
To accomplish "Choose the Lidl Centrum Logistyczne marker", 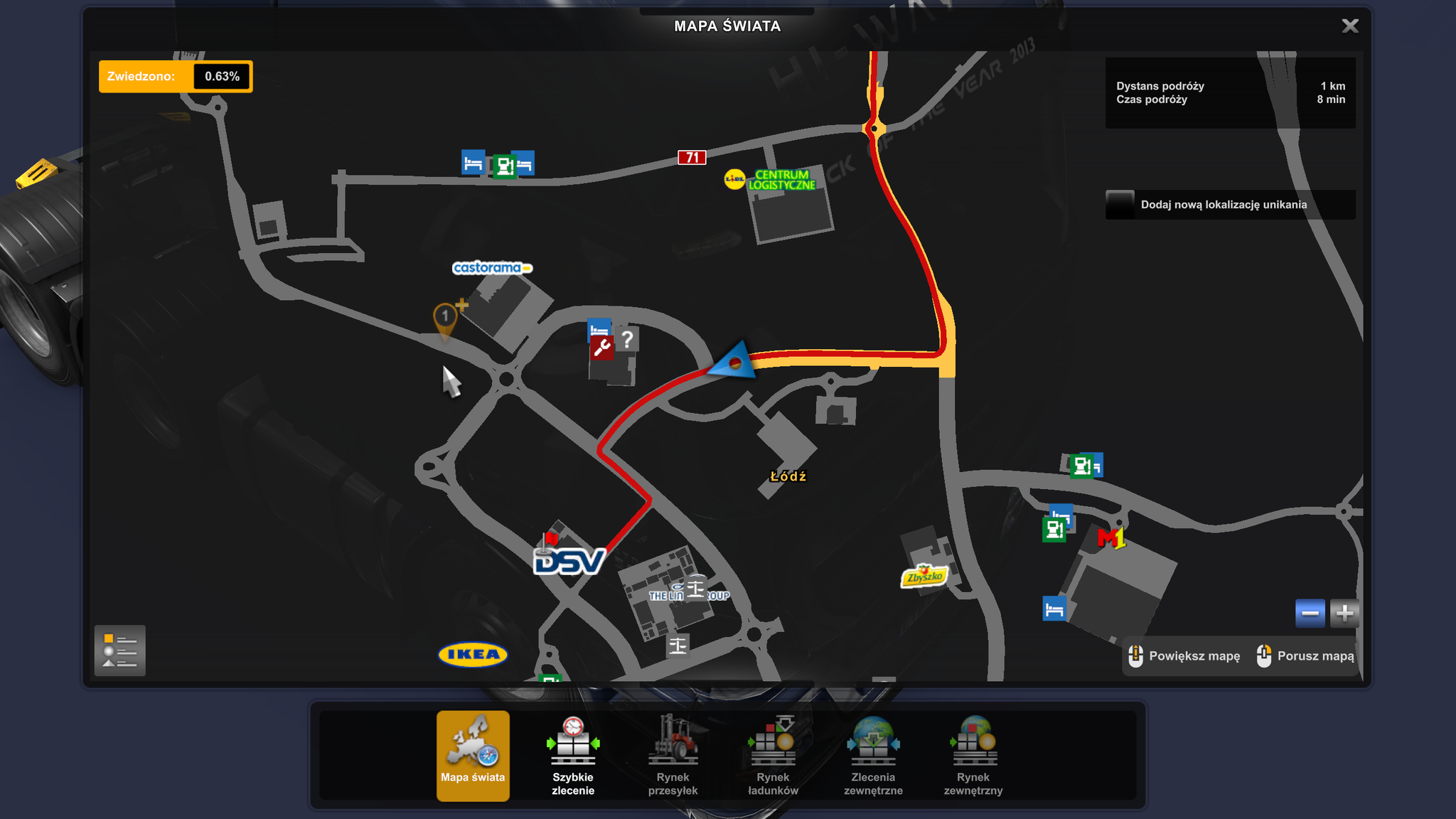I will [771, 180].
